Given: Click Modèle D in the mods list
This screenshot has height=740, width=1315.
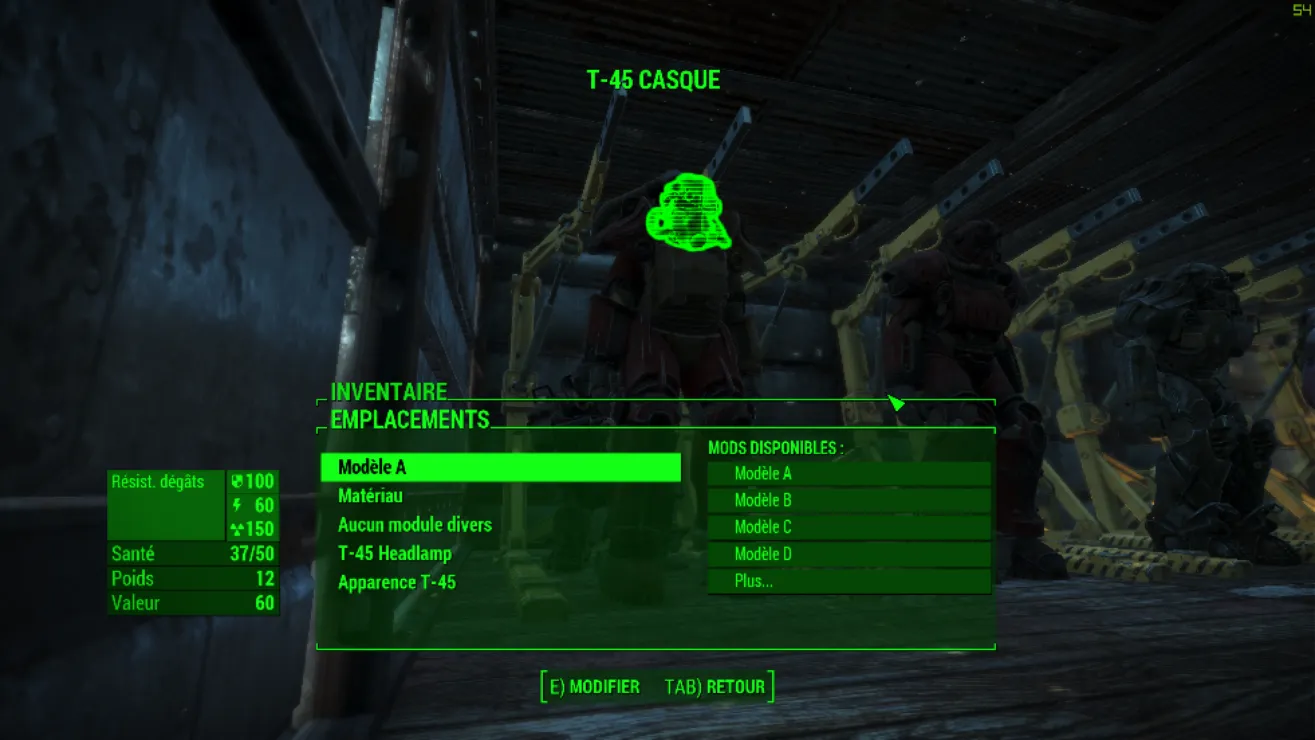Looking at the screenshot, I should coord(848,554).
